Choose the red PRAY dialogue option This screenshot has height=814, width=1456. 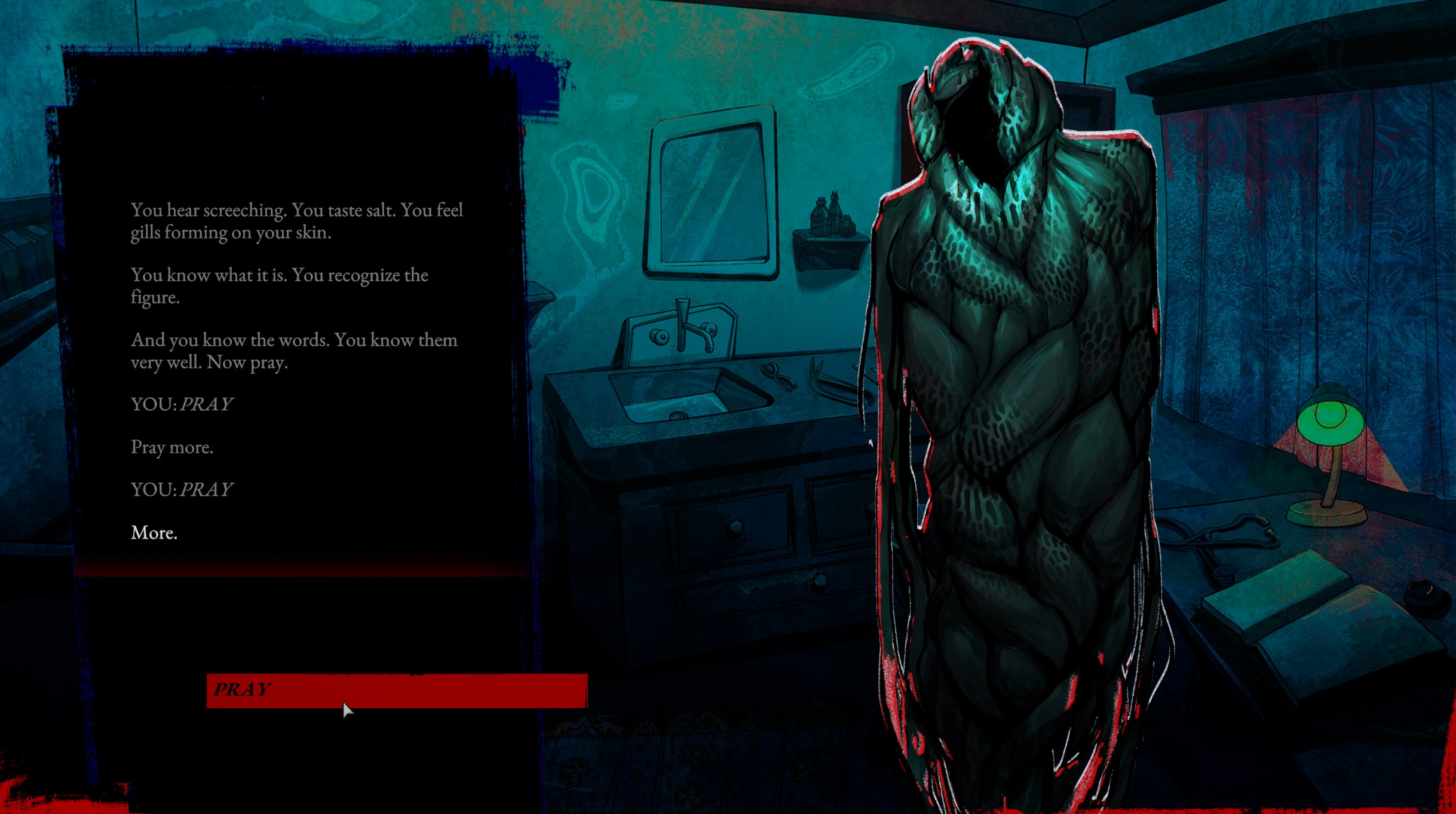tap(397, 690)
